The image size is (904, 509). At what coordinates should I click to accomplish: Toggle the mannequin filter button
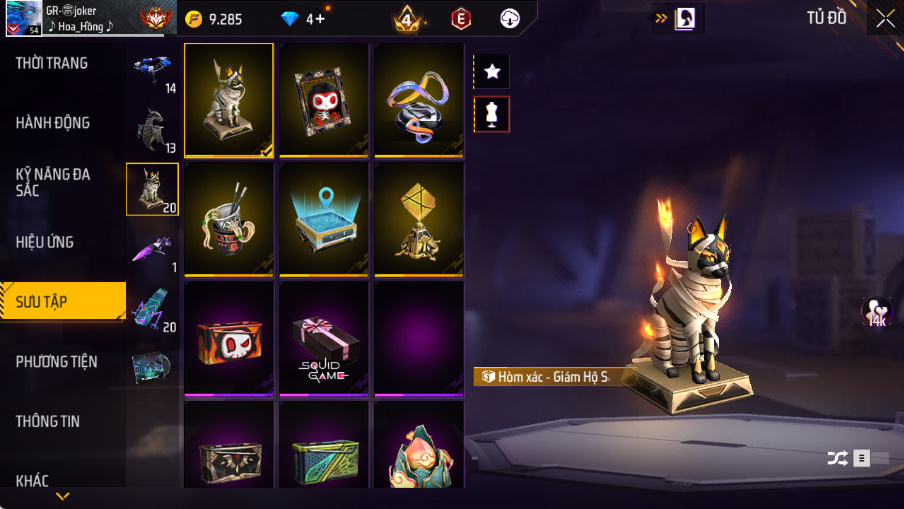pos(492,114)
